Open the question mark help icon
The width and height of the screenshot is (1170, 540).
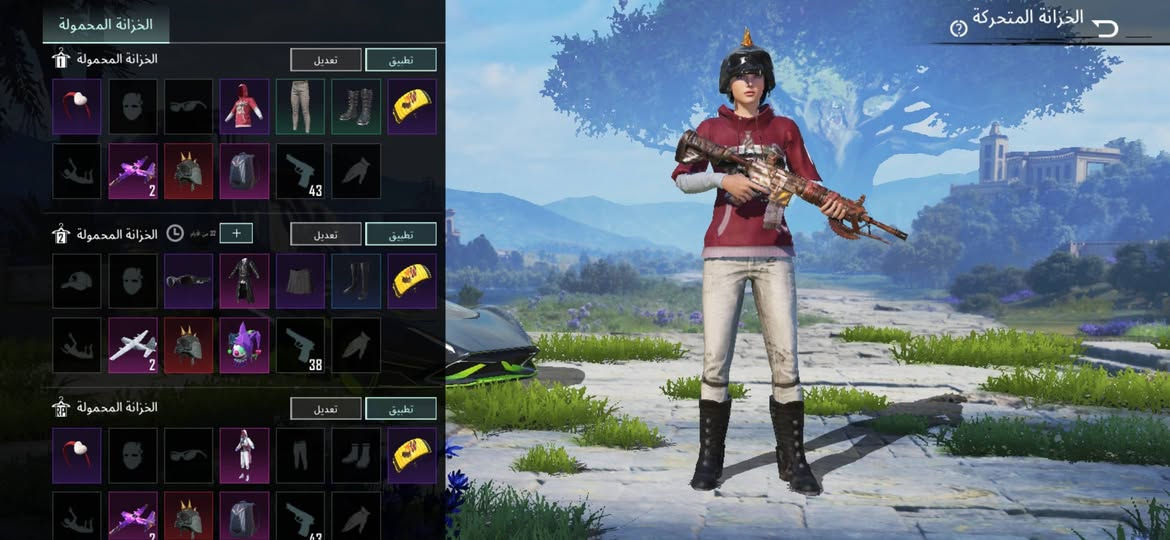click(958, 28)
